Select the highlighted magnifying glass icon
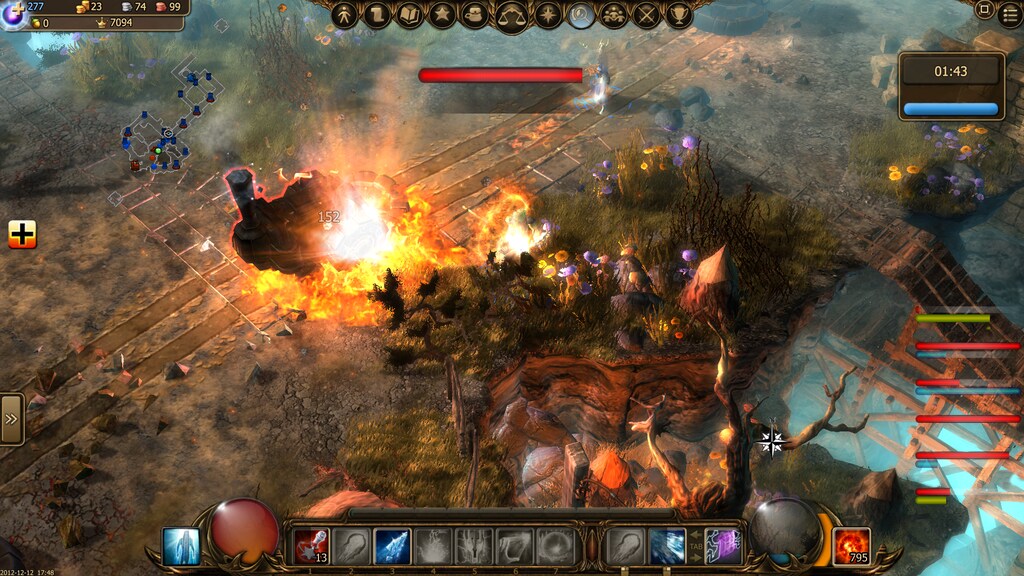 click(x=581, y=14)
